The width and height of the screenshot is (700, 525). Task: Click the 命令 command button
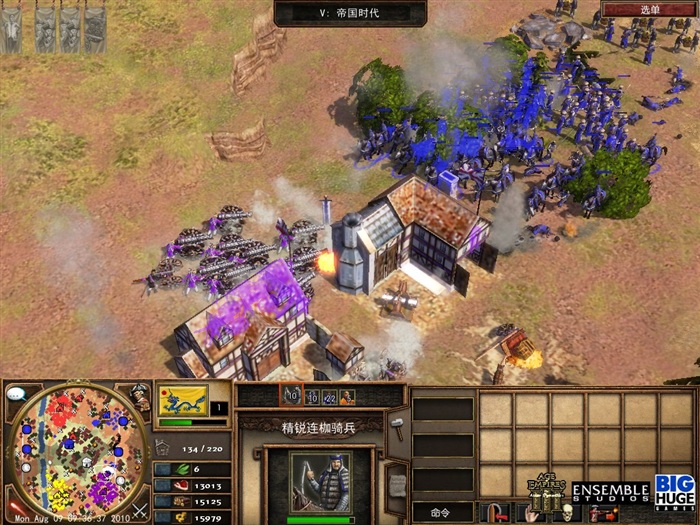click(442, 512)
